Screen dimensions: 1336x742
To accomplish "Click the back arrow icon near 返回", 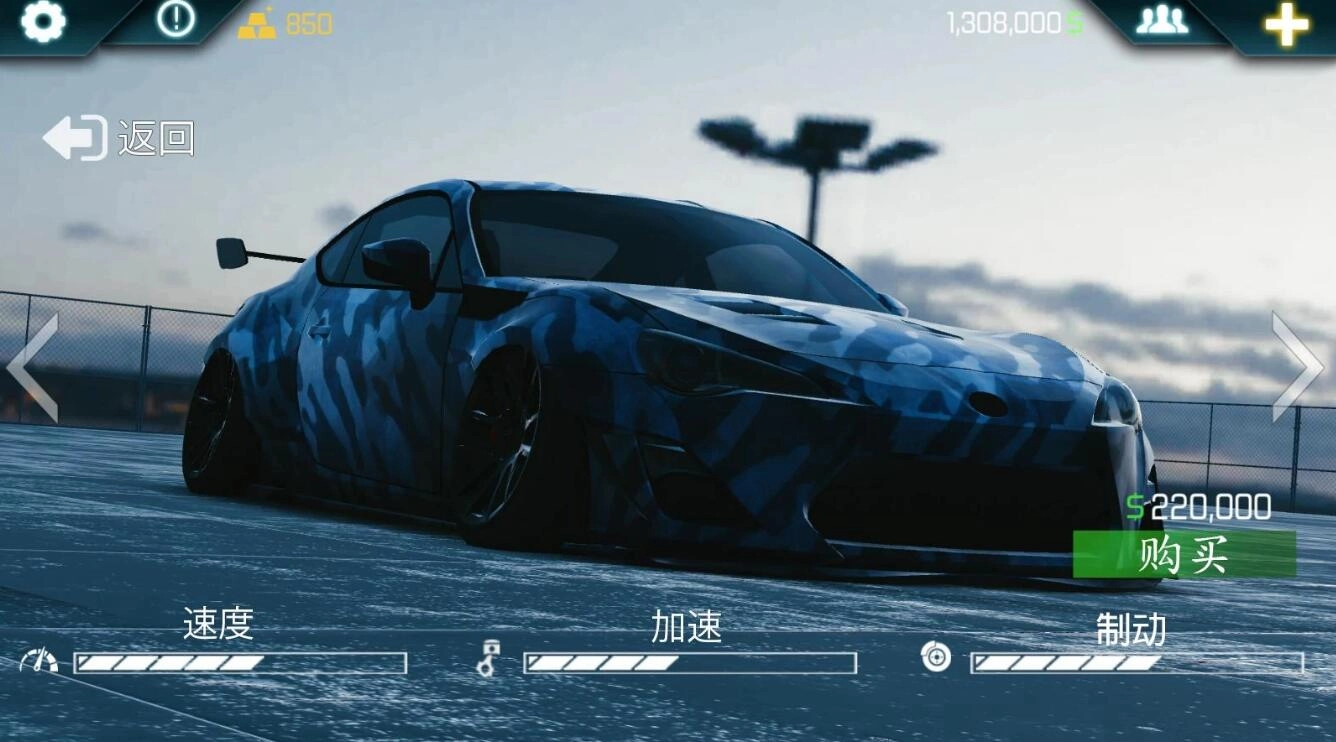I will 75,137.
